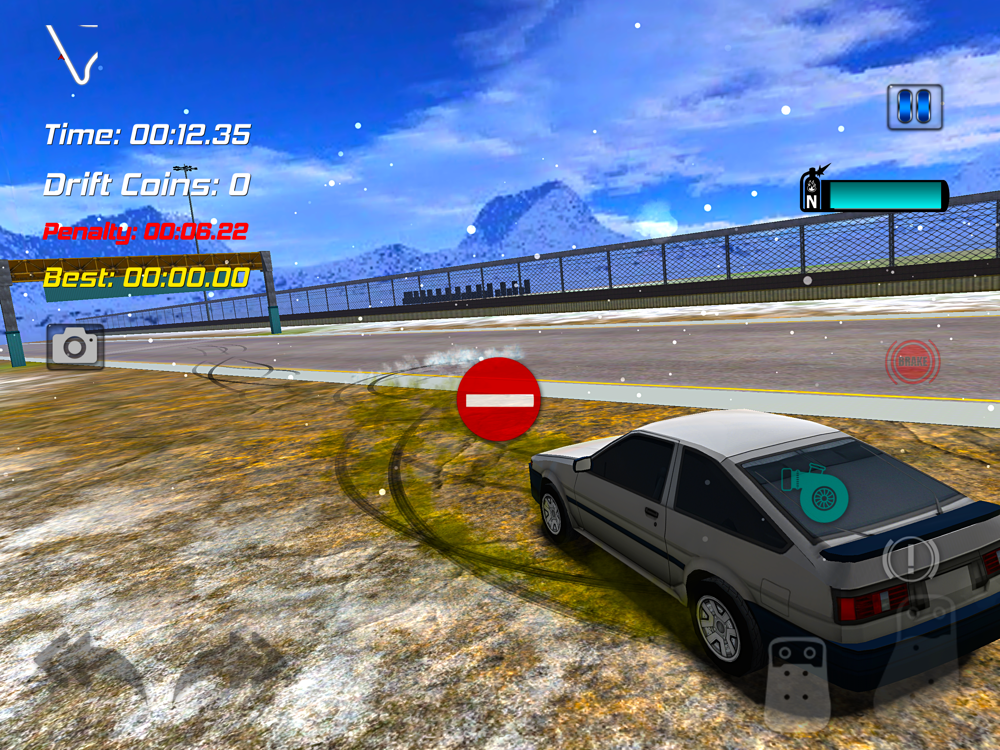1000x750 pixels.
Task: Tap the camera view button
Action: point(75,347)
